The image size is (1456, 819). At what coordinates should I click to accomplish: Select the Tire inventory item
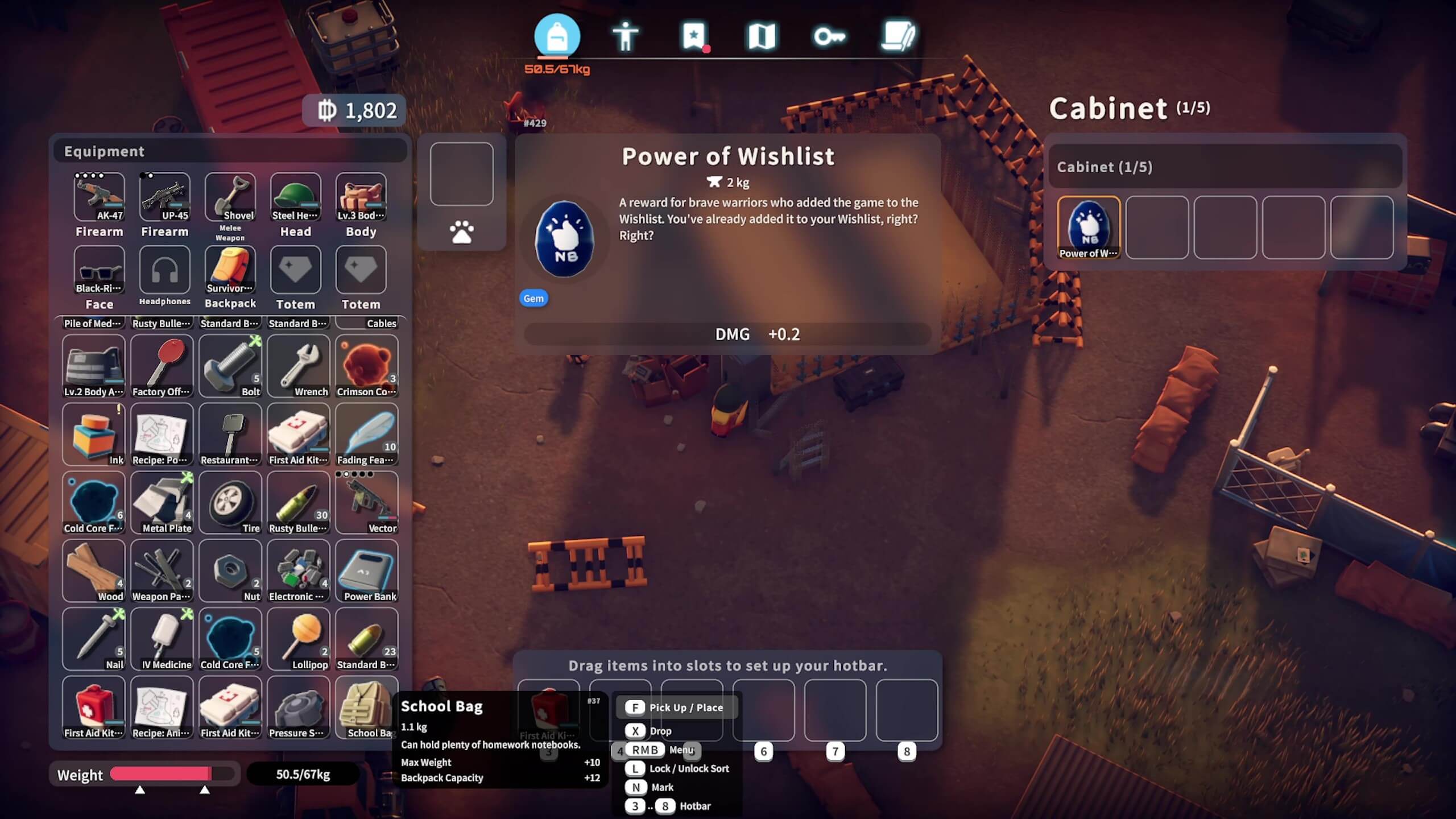click(230, 502)
